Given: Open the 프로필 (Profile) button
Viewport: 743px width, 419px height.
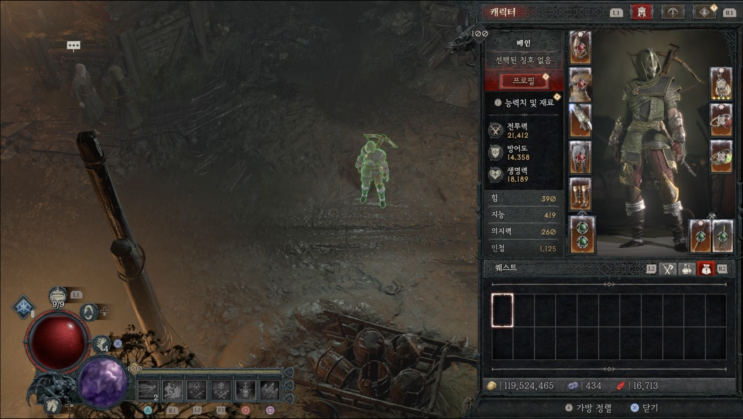Looking at the screenshot, I should (x=524, y=81).
